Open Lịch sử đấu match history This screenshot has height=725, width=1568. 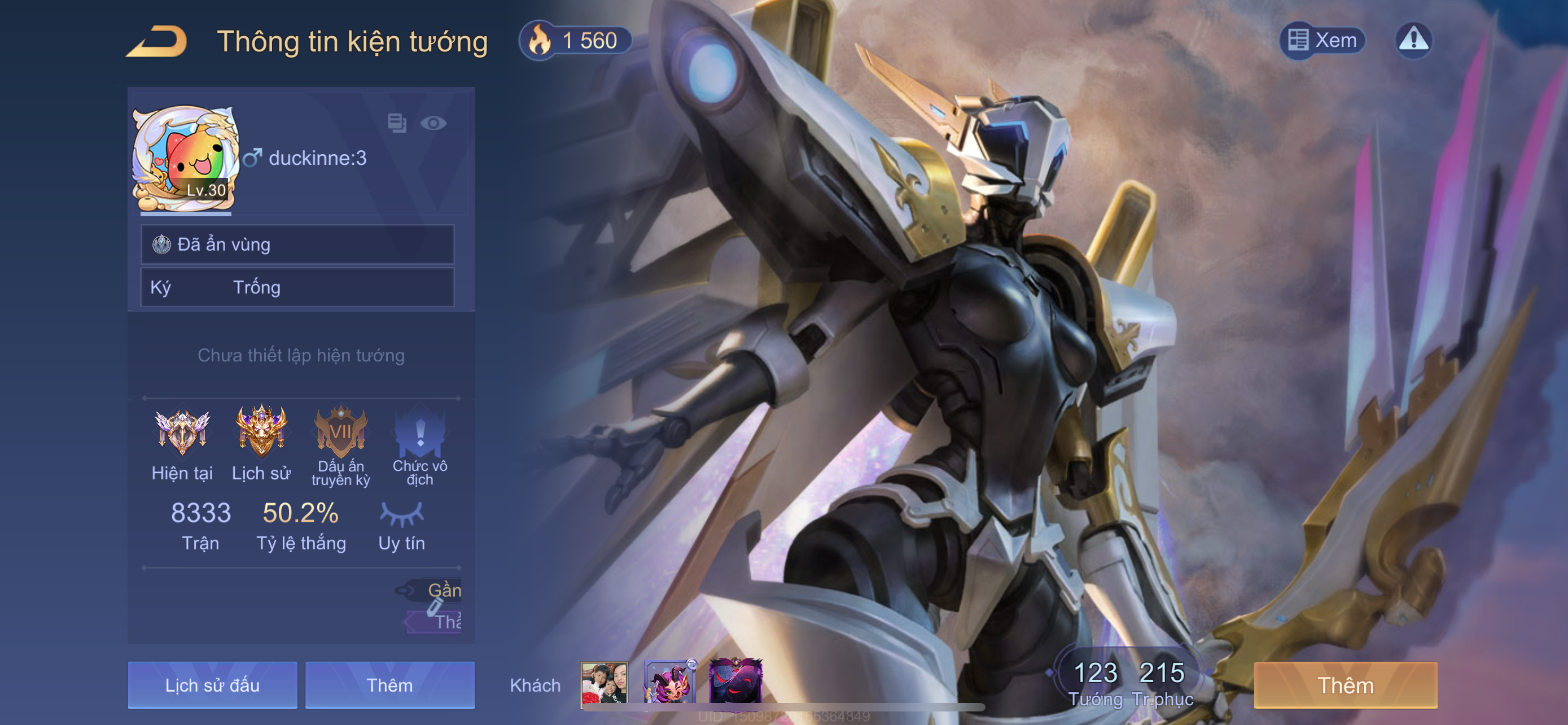(x=212, y=685)
